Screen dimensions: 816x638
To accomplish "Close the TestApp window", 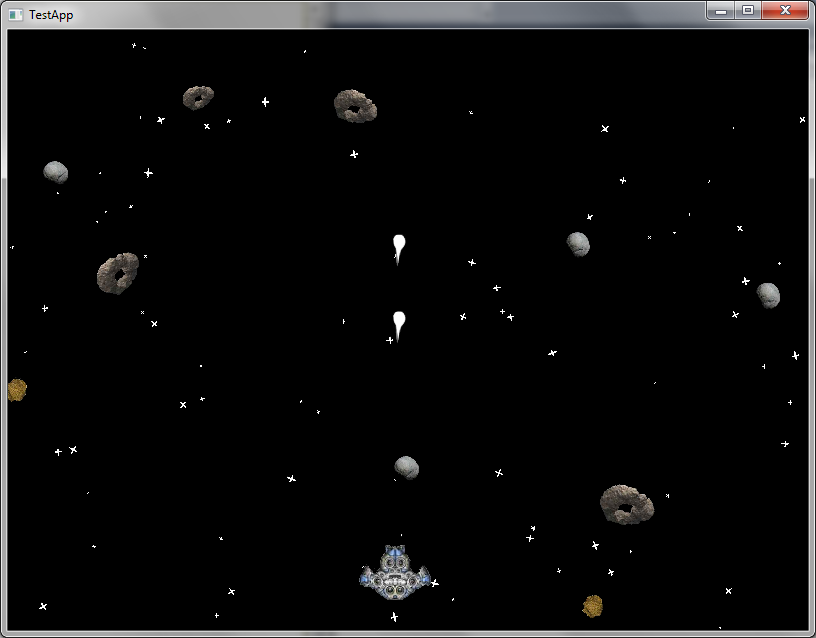I will (785, 11).
